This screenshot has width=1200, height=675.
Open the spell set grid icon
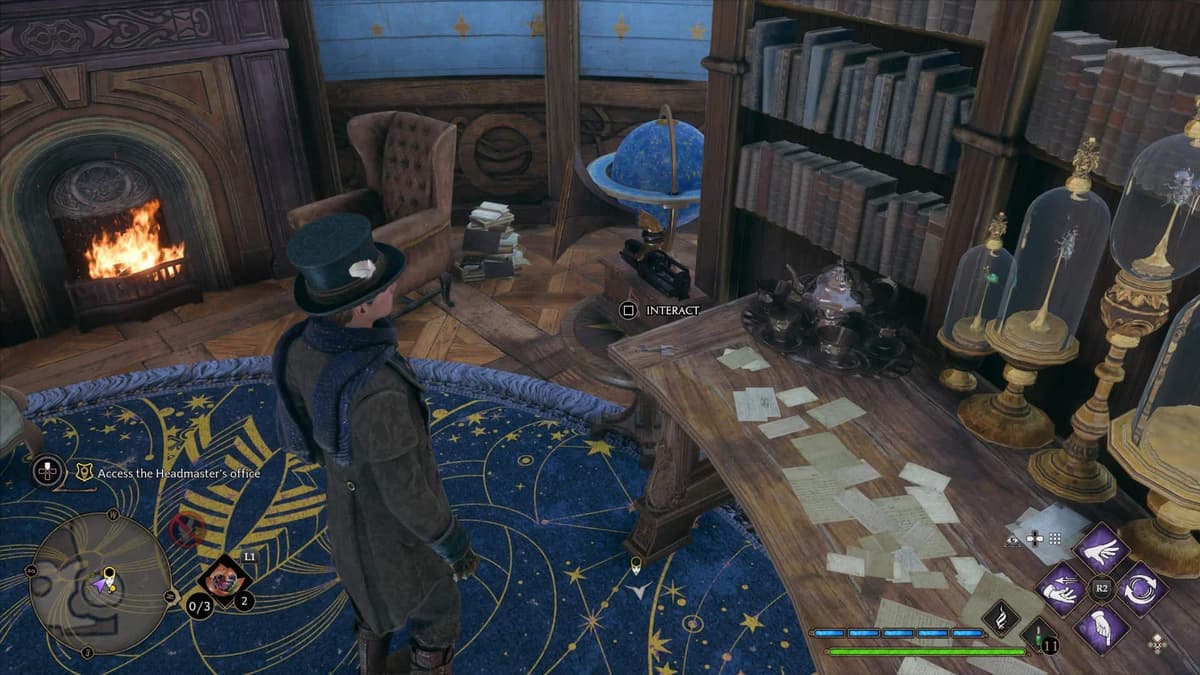1054,539
